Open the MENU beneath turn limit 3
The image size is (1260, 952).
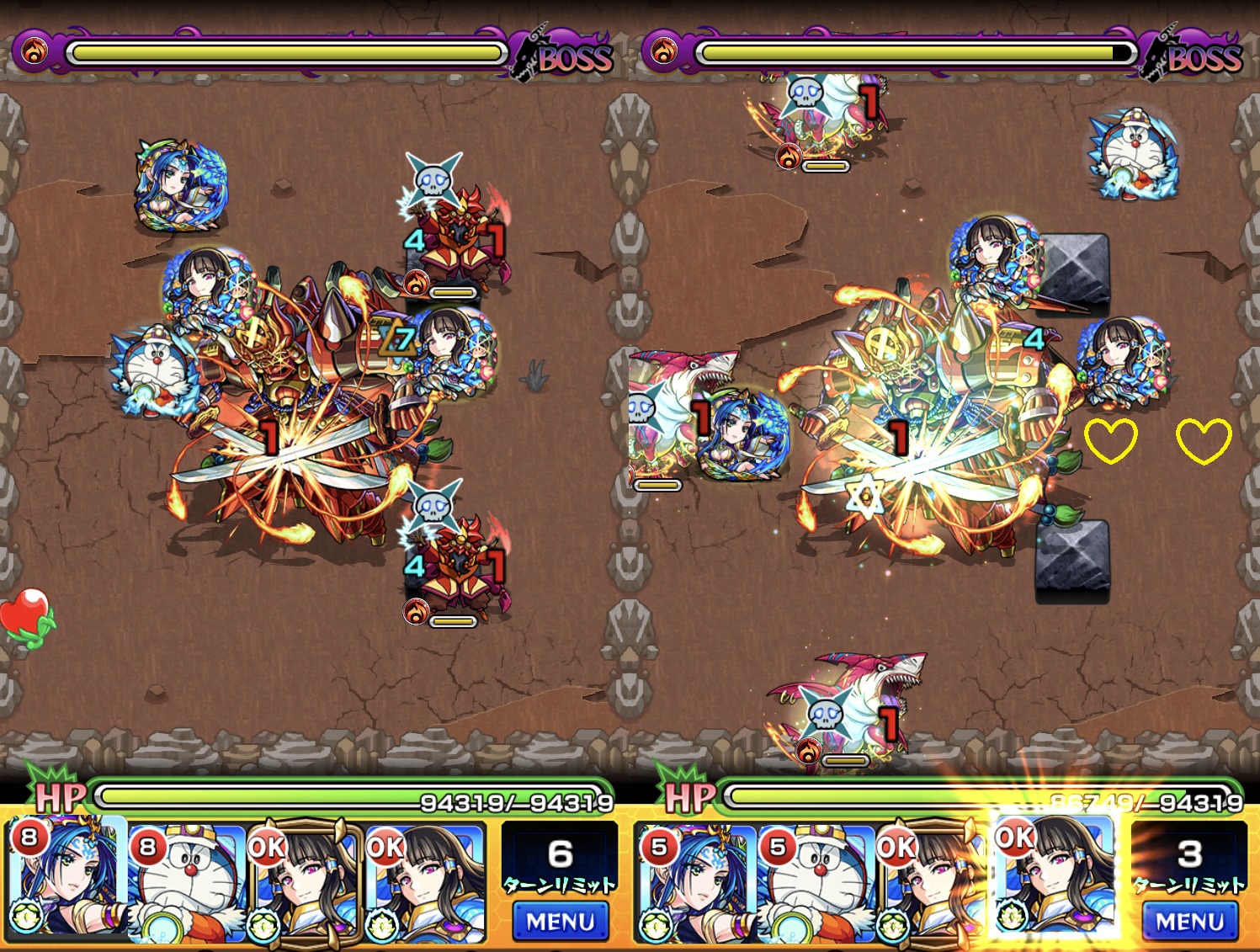click(x=1189, y=922)
